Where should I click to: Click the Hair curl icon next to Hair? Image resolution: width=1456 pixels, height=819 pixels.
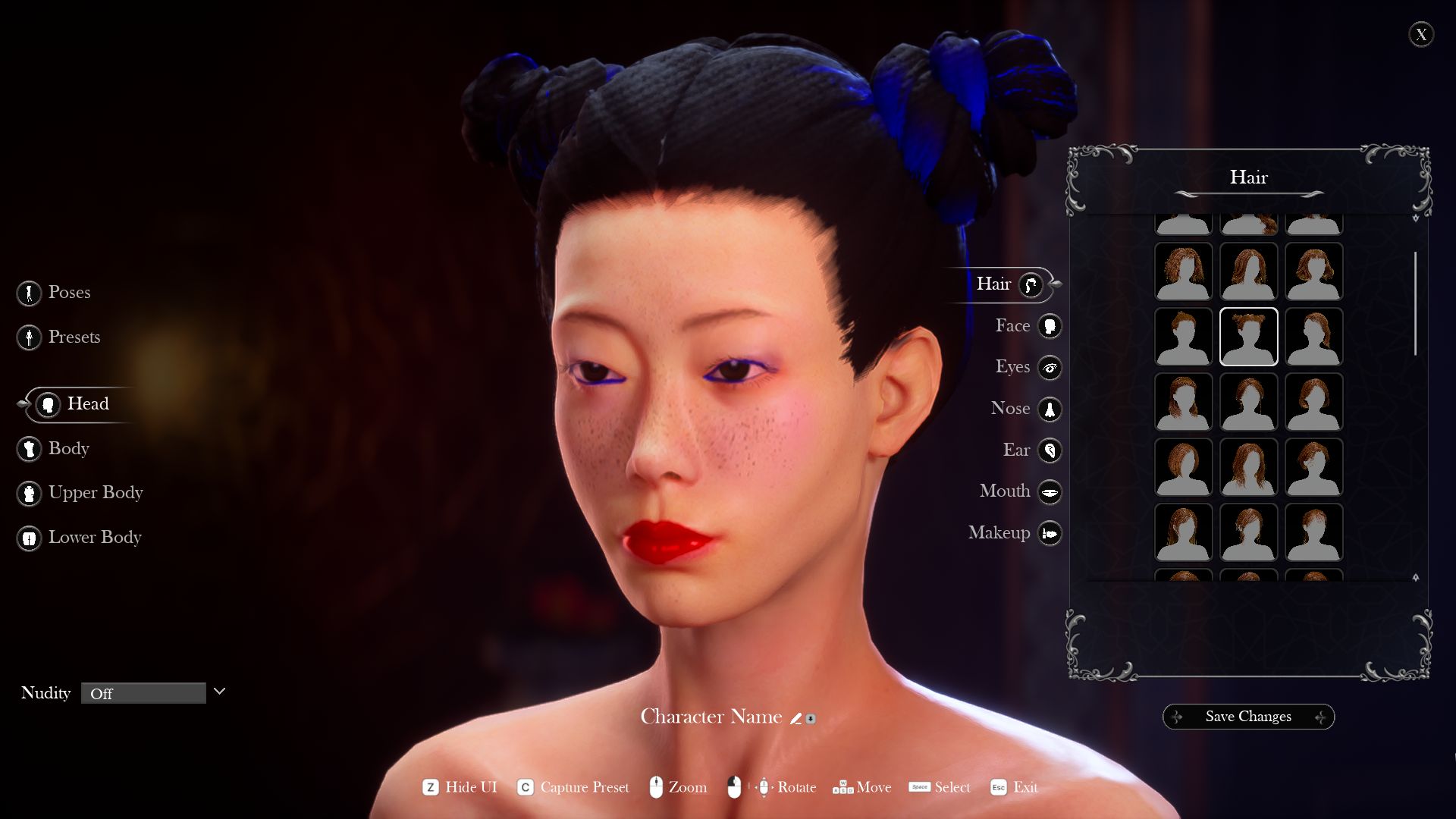(1030, 286)
